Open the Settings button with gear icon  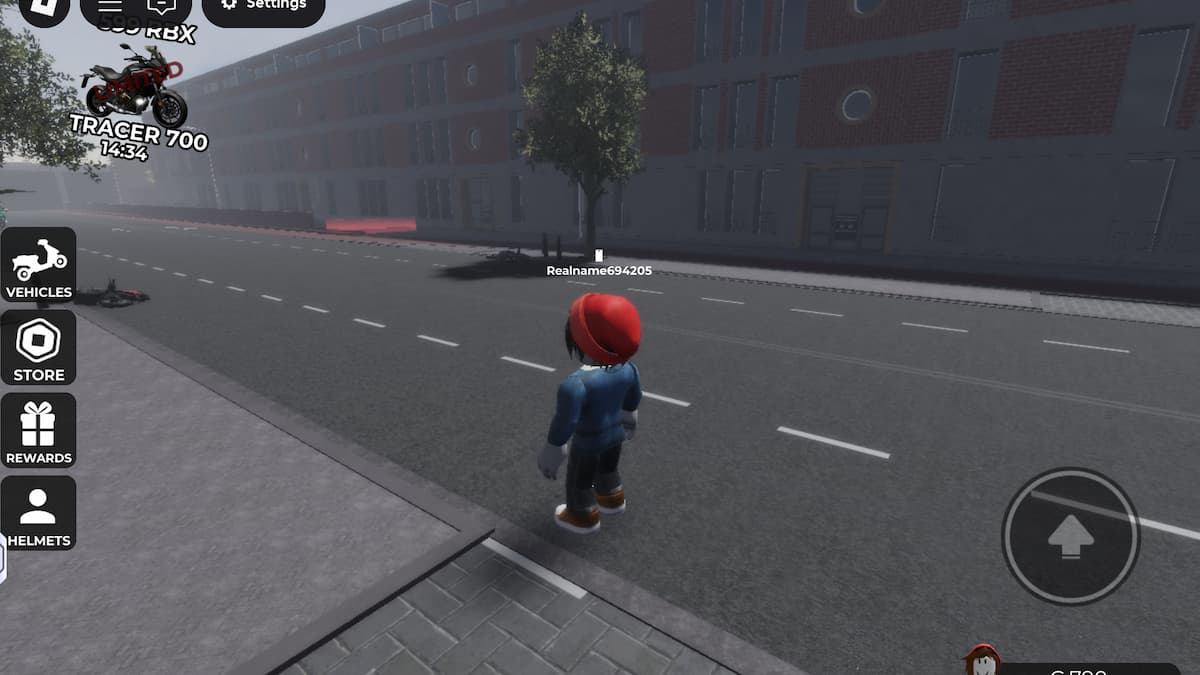[263, 6]
